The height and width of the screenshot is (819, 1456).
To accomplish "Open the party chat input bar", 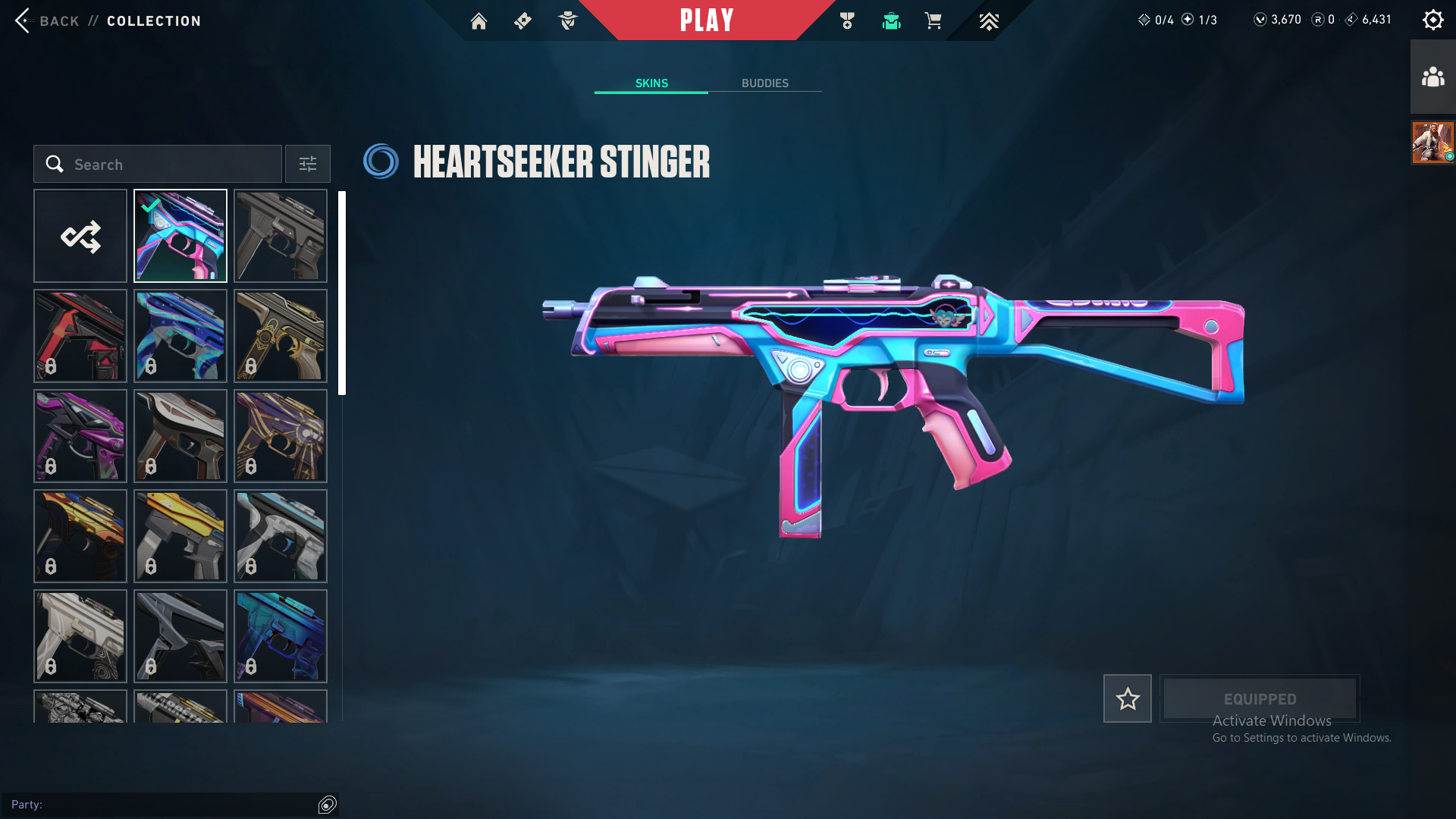I will click(159, 805).
